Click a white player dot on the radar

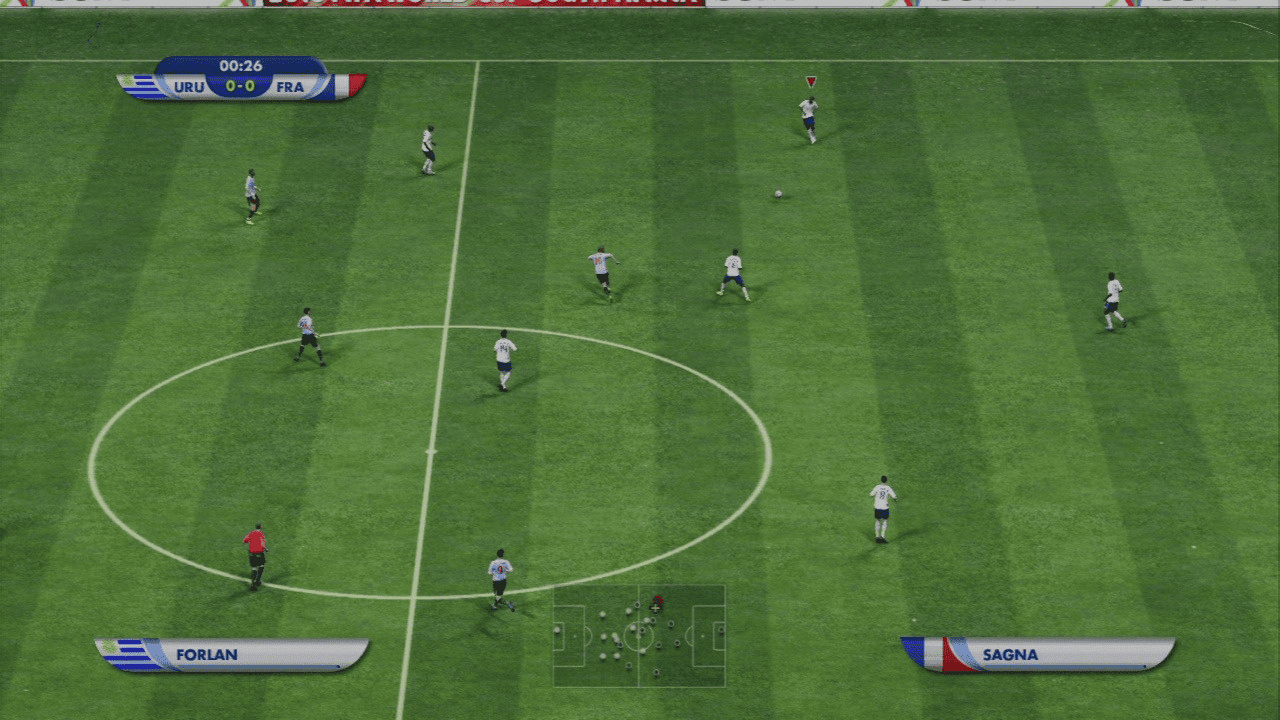pyautogui.click(x=603, y=613)
